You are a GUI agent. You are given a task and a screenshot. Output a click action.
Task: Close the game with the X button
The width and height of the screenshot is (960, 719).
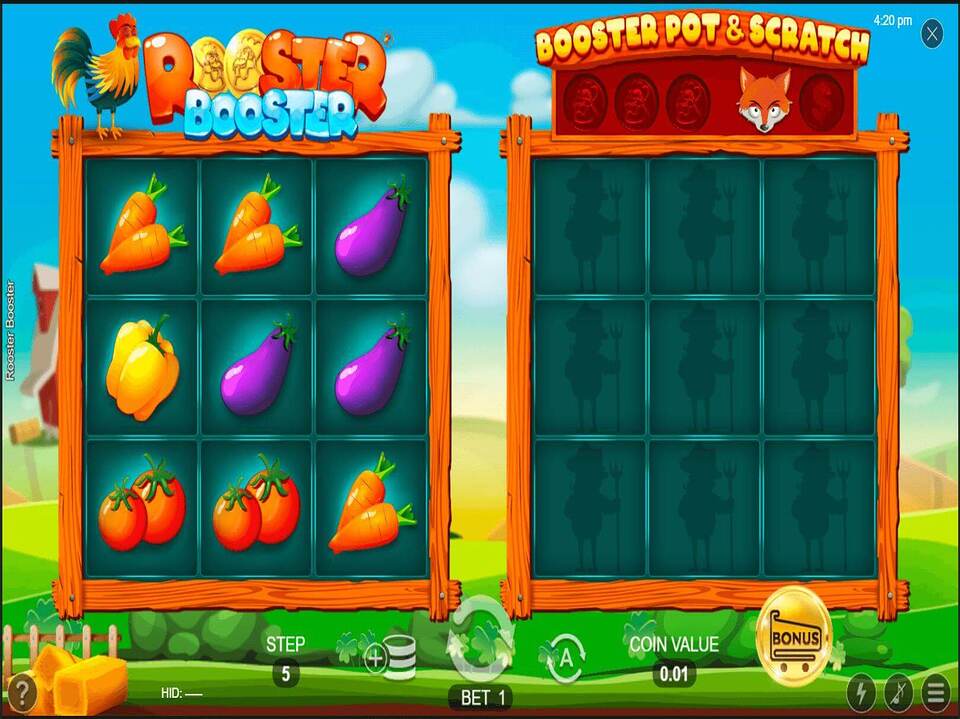[x=932, y=35]
